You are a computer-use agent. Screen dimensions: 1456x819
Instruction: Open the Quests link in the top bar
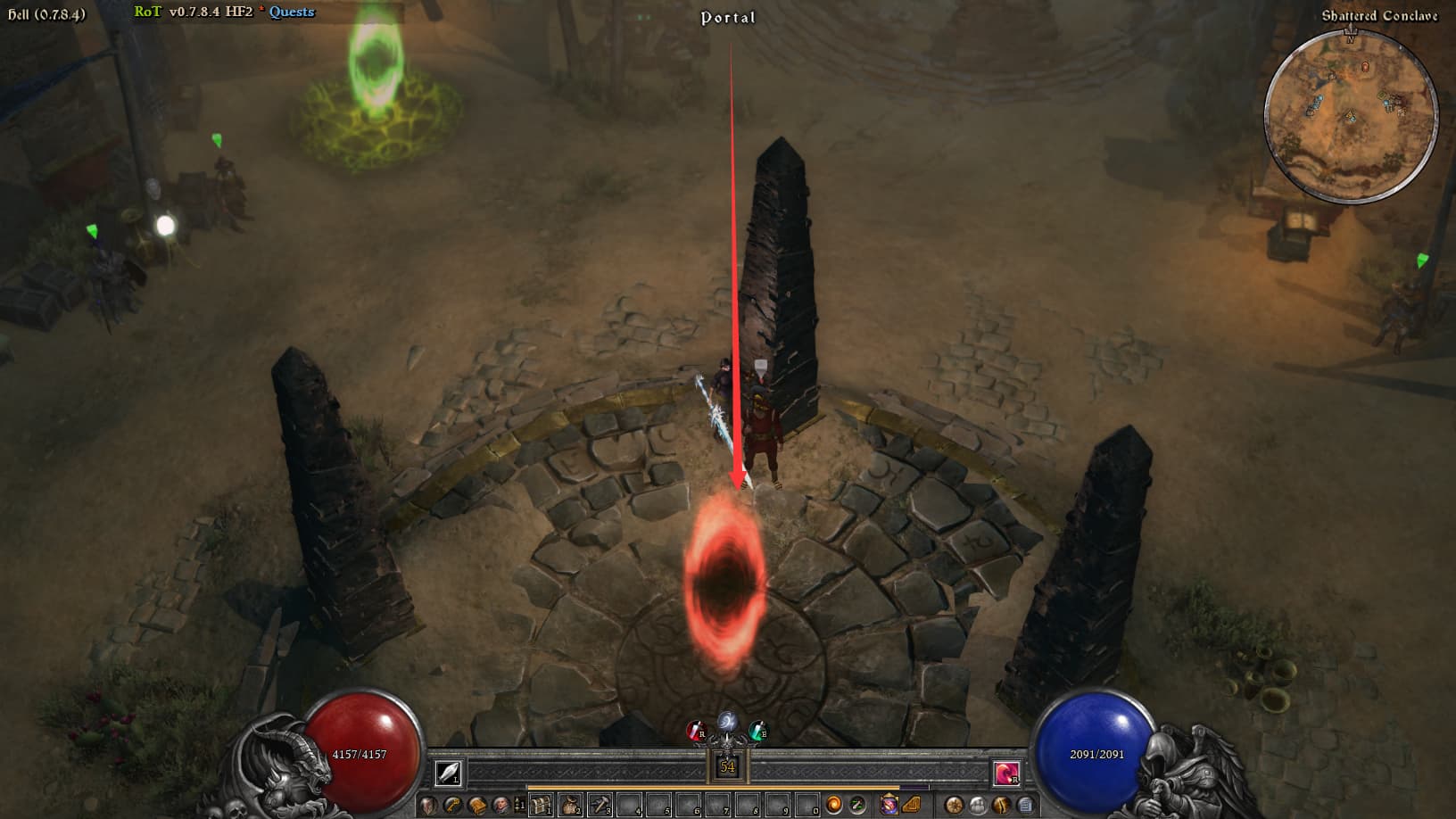click(292, 12)
